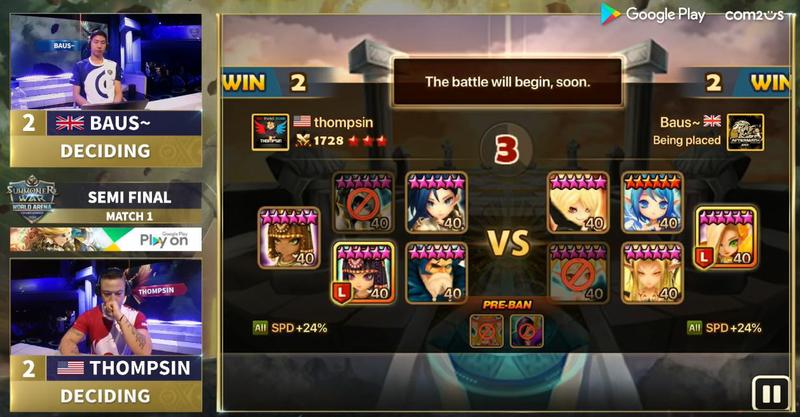800x417 pixels.
Task: Choose the dark-blue-haired woman on thompsin's team
Action: point(437,202)
